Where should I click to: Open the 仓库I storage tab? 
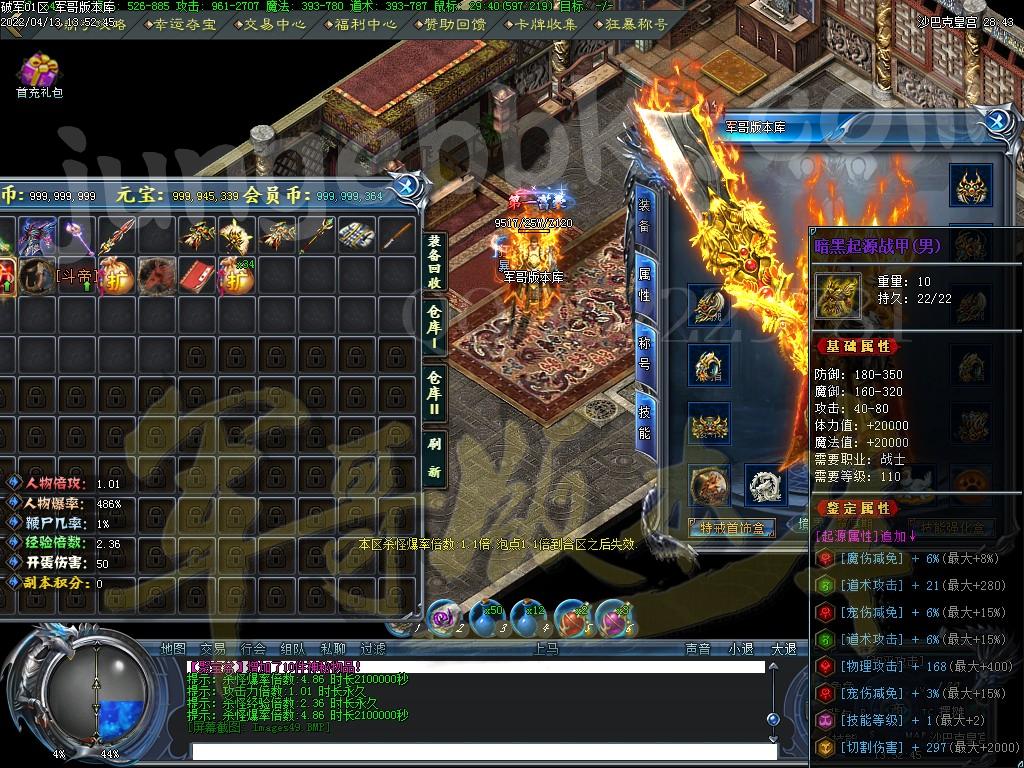point(434,329)
